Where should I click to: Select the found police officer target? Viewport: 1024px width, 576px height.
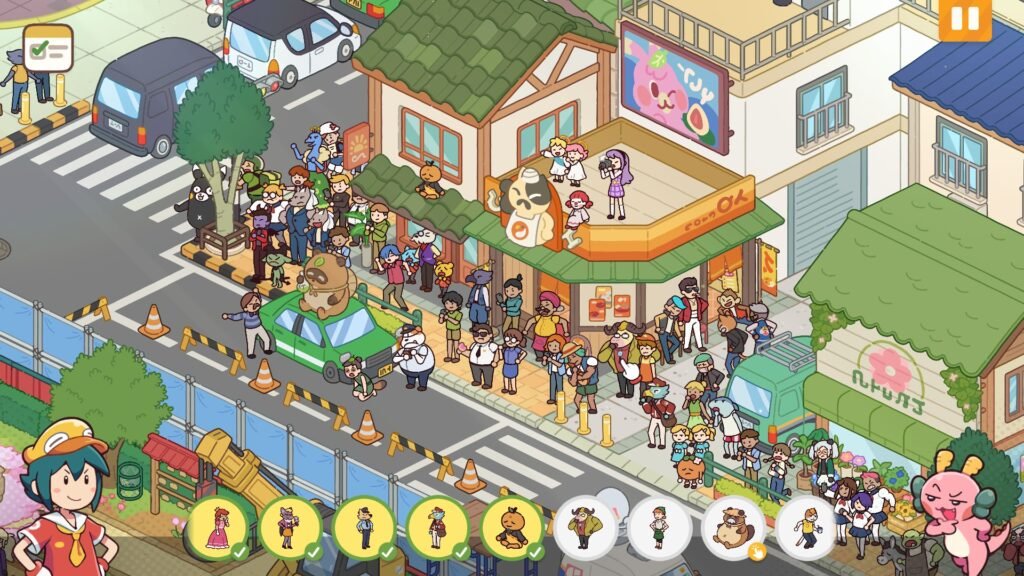click(x=364, y=527)
